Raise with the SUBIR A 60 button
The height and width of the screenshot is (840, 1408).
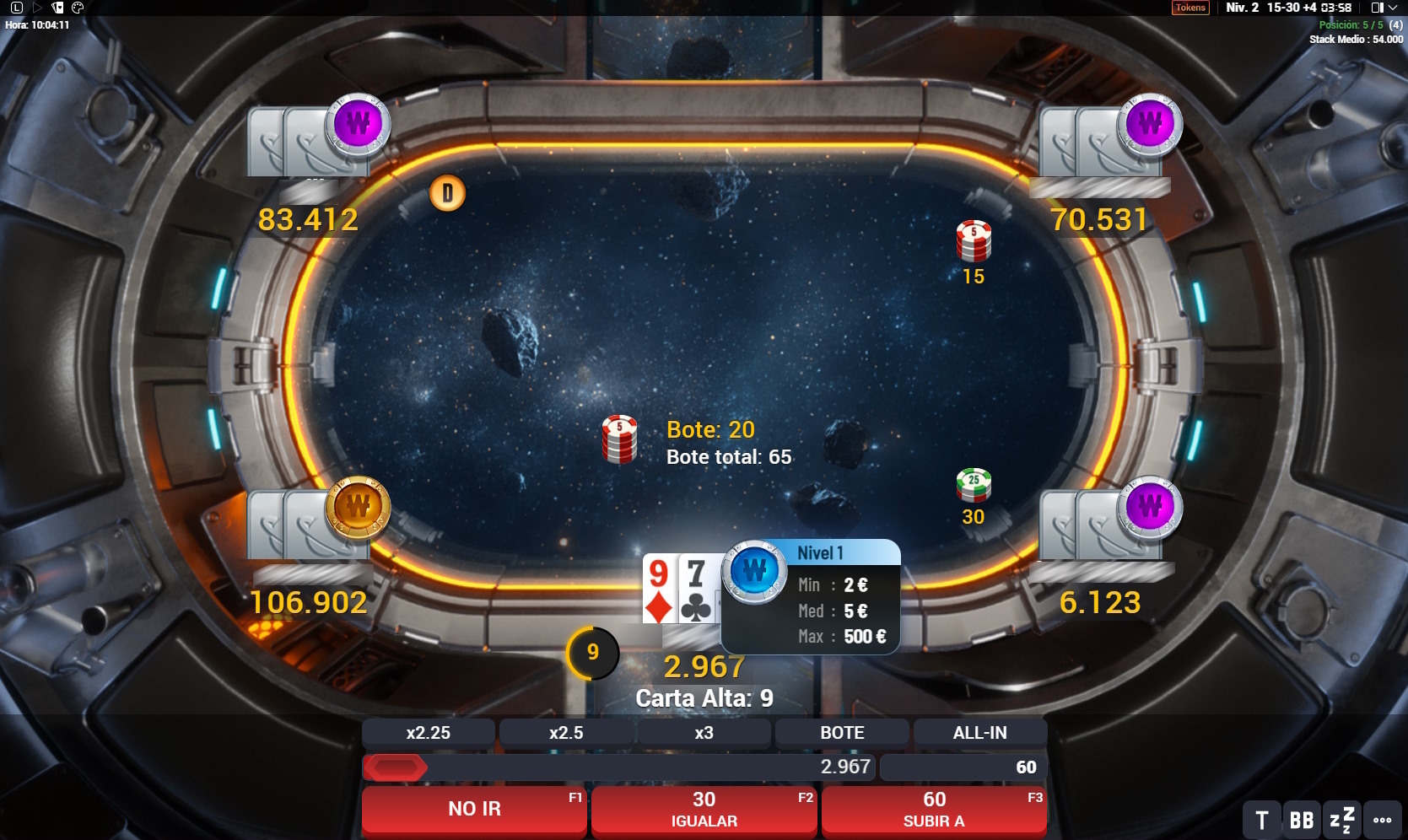click(x=933, y=808)
